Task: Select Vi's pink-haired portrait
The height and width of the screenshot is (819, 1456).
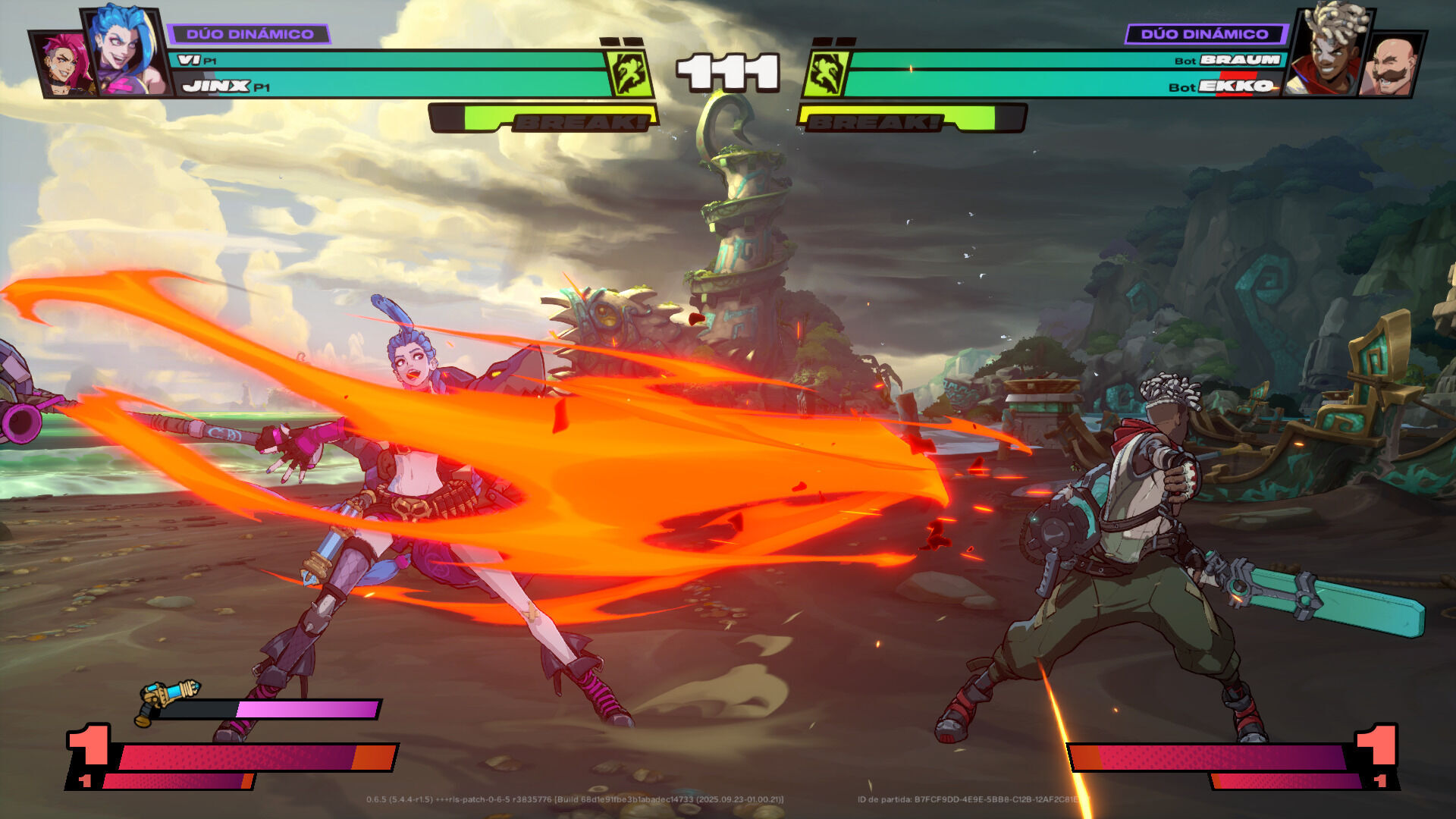Action: [x=62, y=65]
